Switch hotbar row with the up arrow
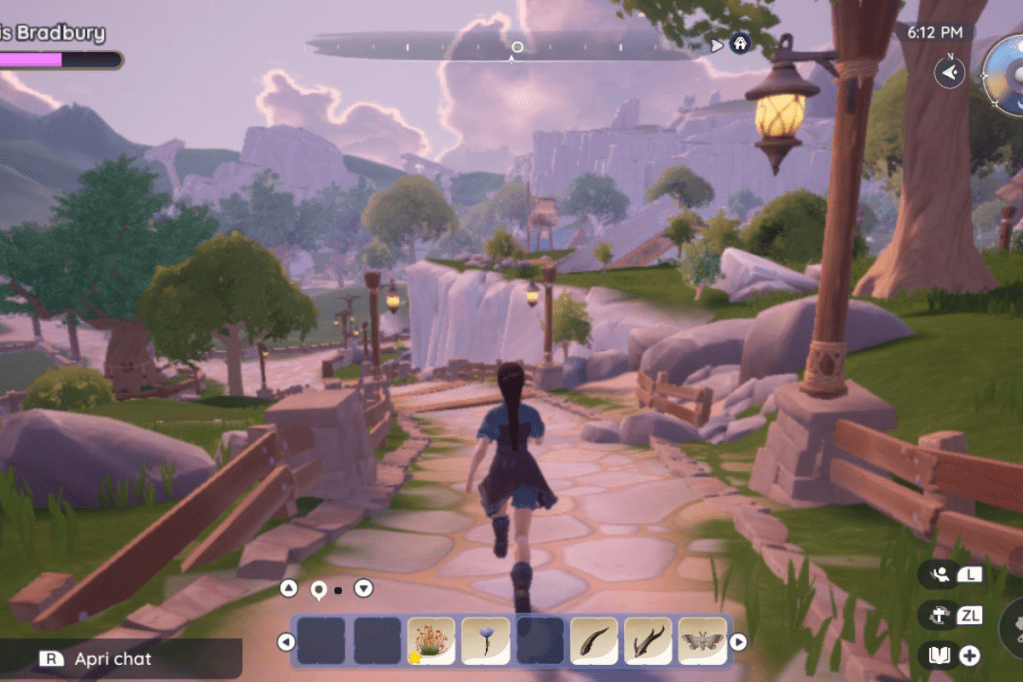1023x682 pixels. [288, 589]
